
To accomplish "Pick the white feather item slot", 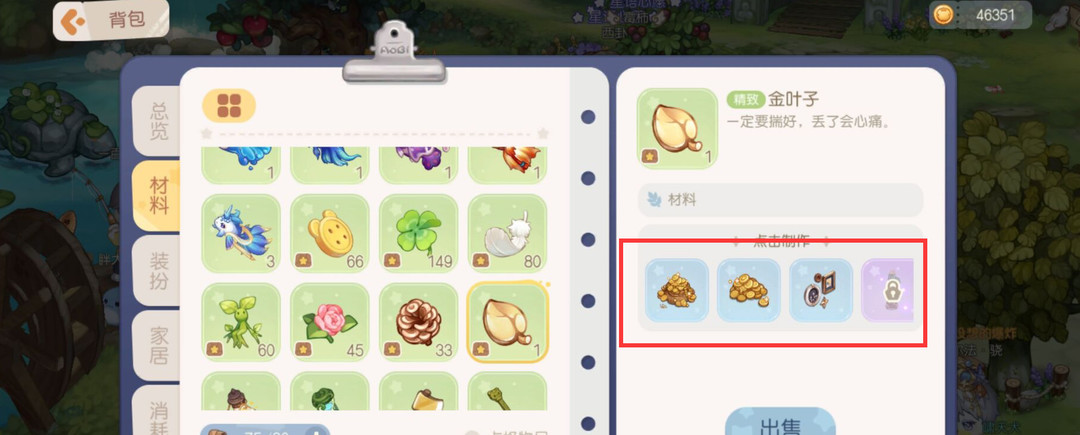I will point(508,233).
